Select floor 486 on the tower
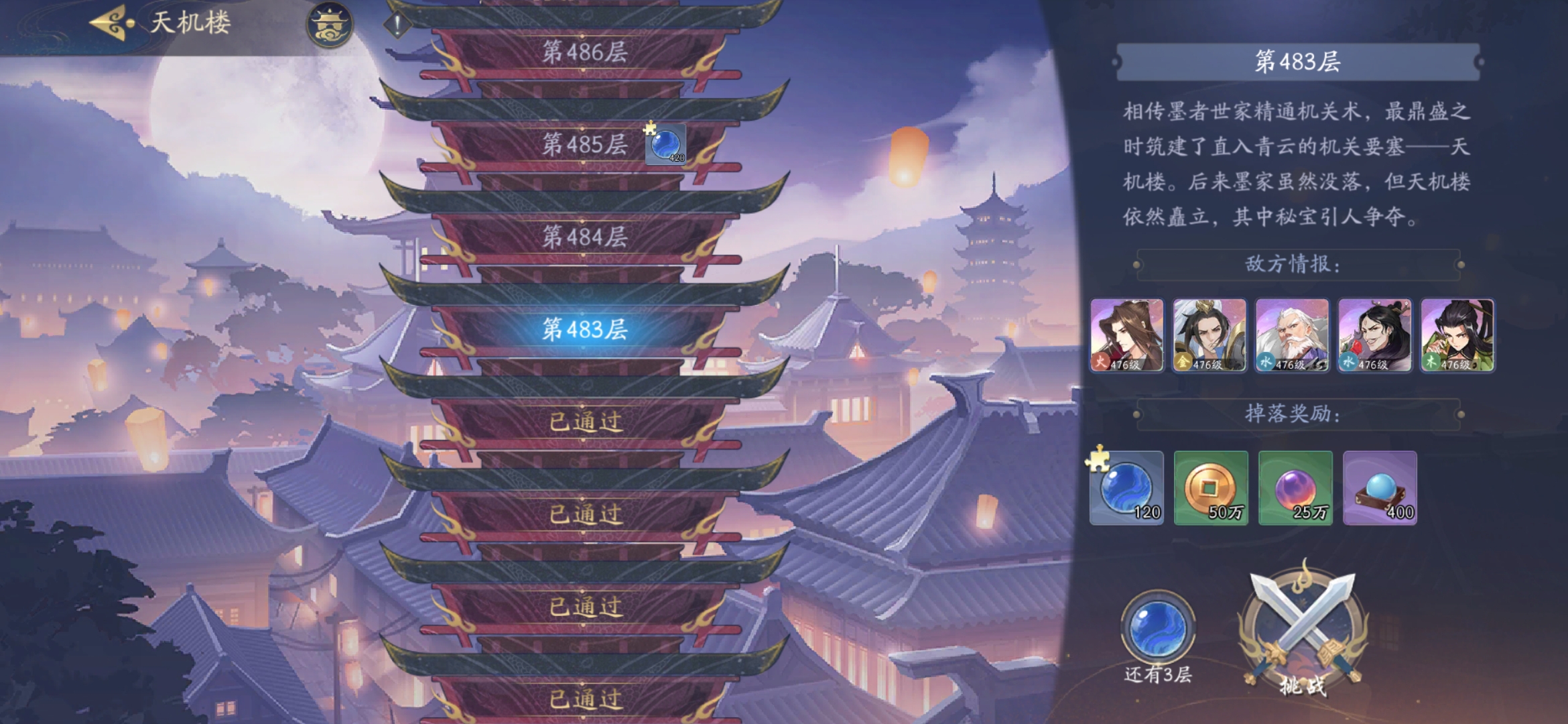The height and width of the screenshot is (724, 1568). point(584,52)
